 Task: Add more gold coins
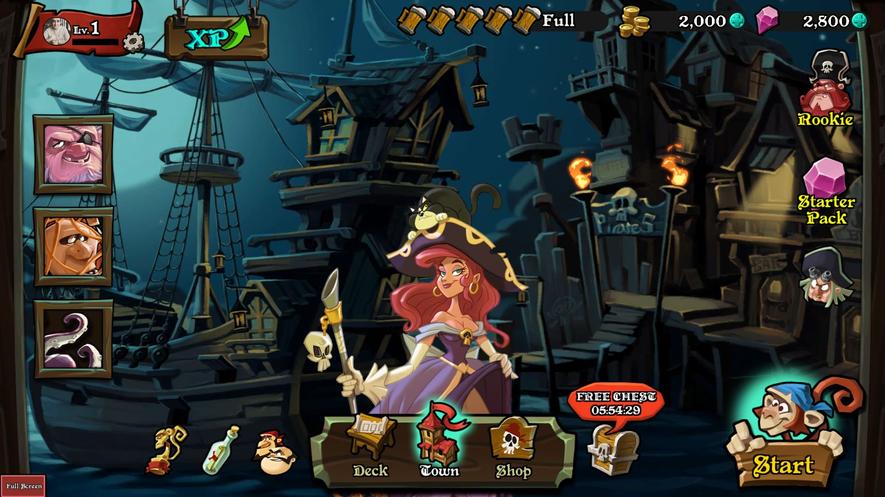(737, 21)
